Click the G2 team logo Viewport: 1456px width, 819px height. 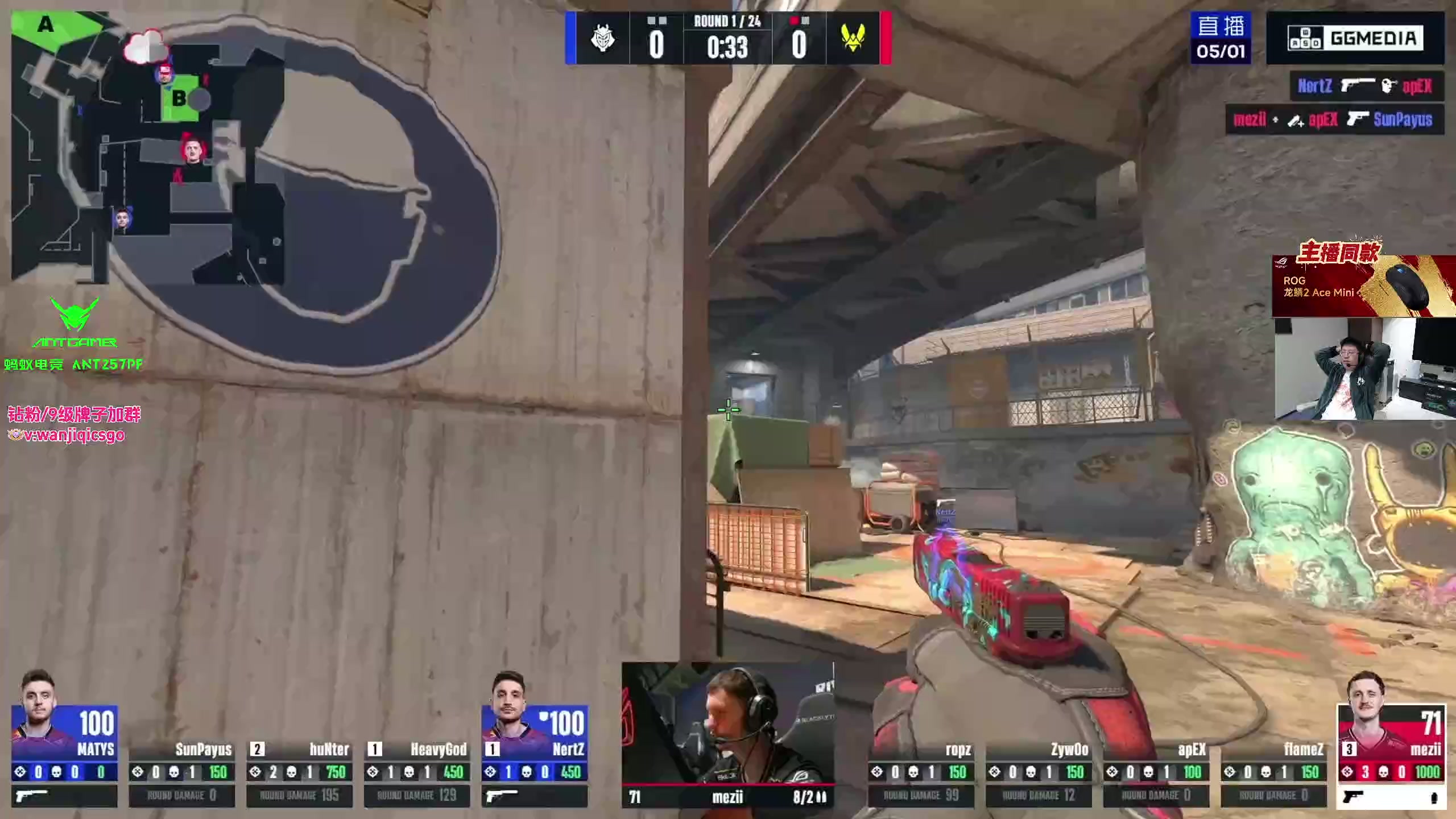602,39
